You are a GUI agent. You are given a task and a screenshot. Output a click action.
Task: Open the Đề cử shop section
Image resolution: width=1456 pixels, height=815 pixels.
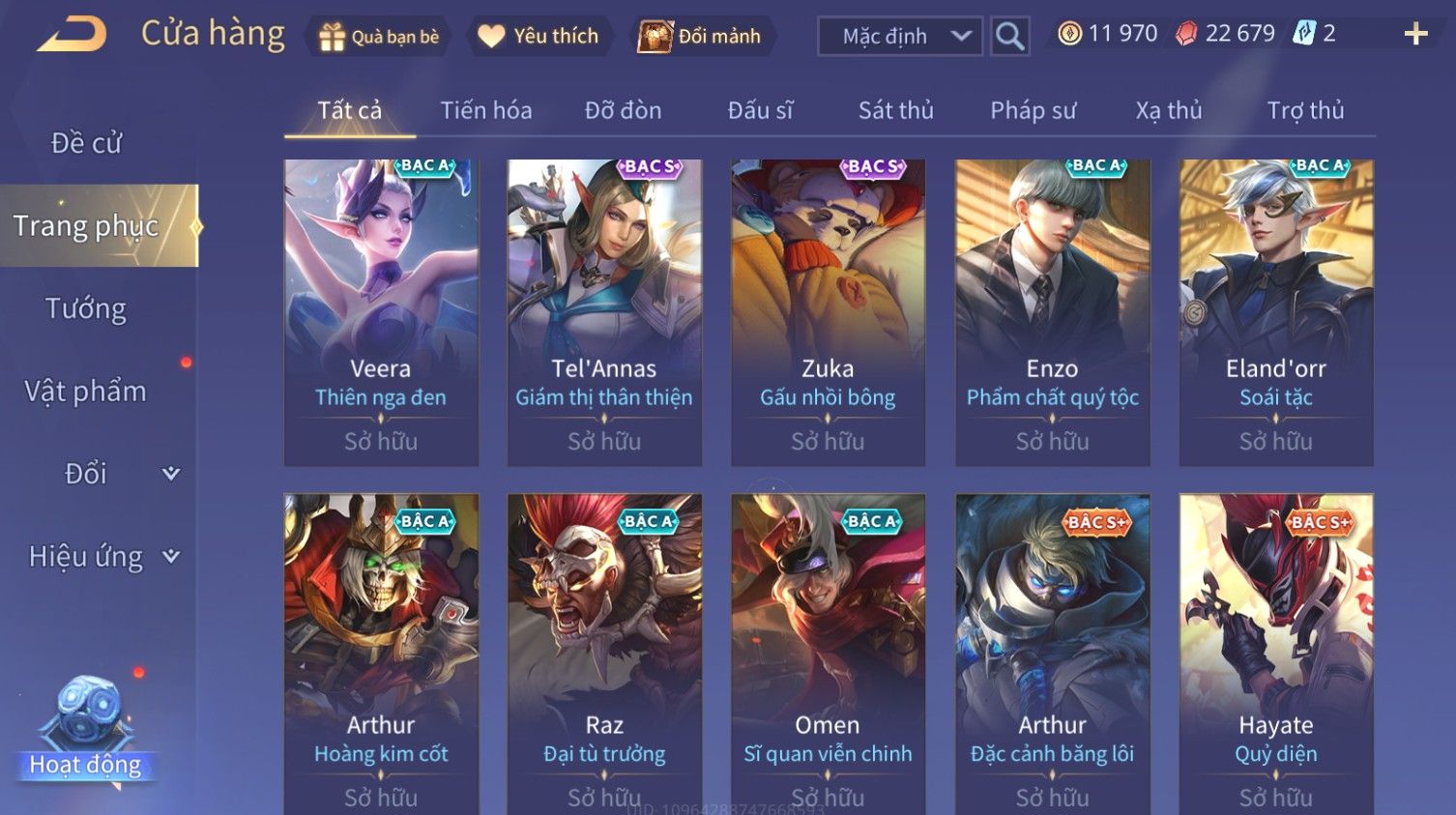click(86, 143)
